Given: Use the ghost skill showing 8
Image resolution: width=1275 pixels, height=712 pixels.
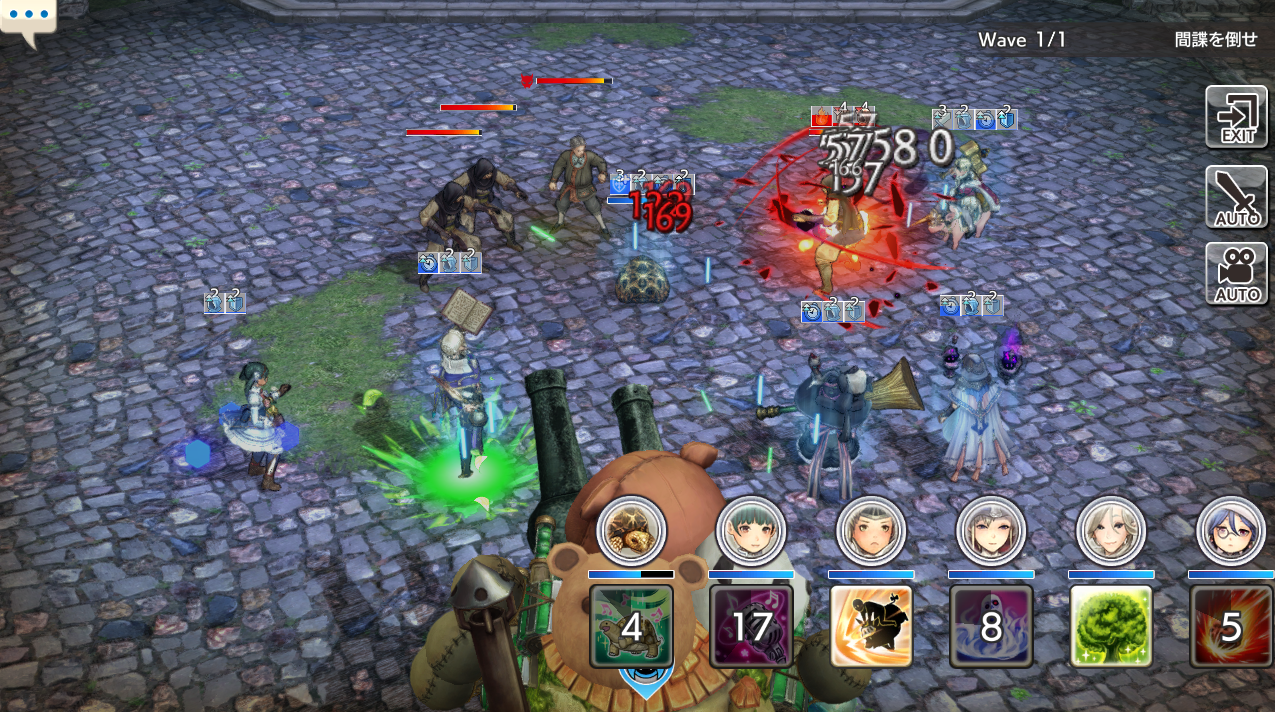Looking at the screenshot, I should coord(991,626).
